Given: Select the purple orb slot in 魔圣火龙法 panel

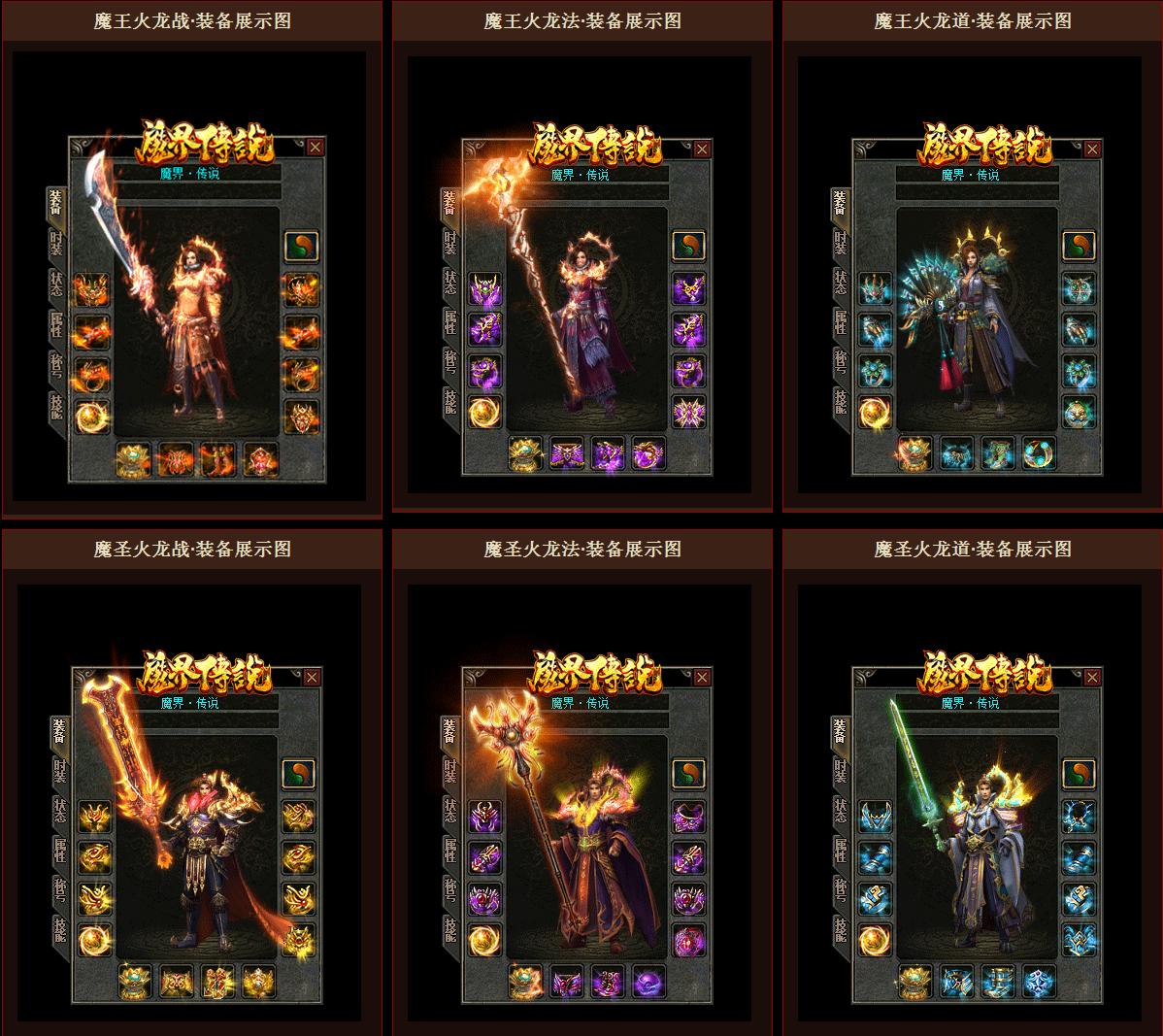Looking at the screenshot, I should [x=648, y=982].
